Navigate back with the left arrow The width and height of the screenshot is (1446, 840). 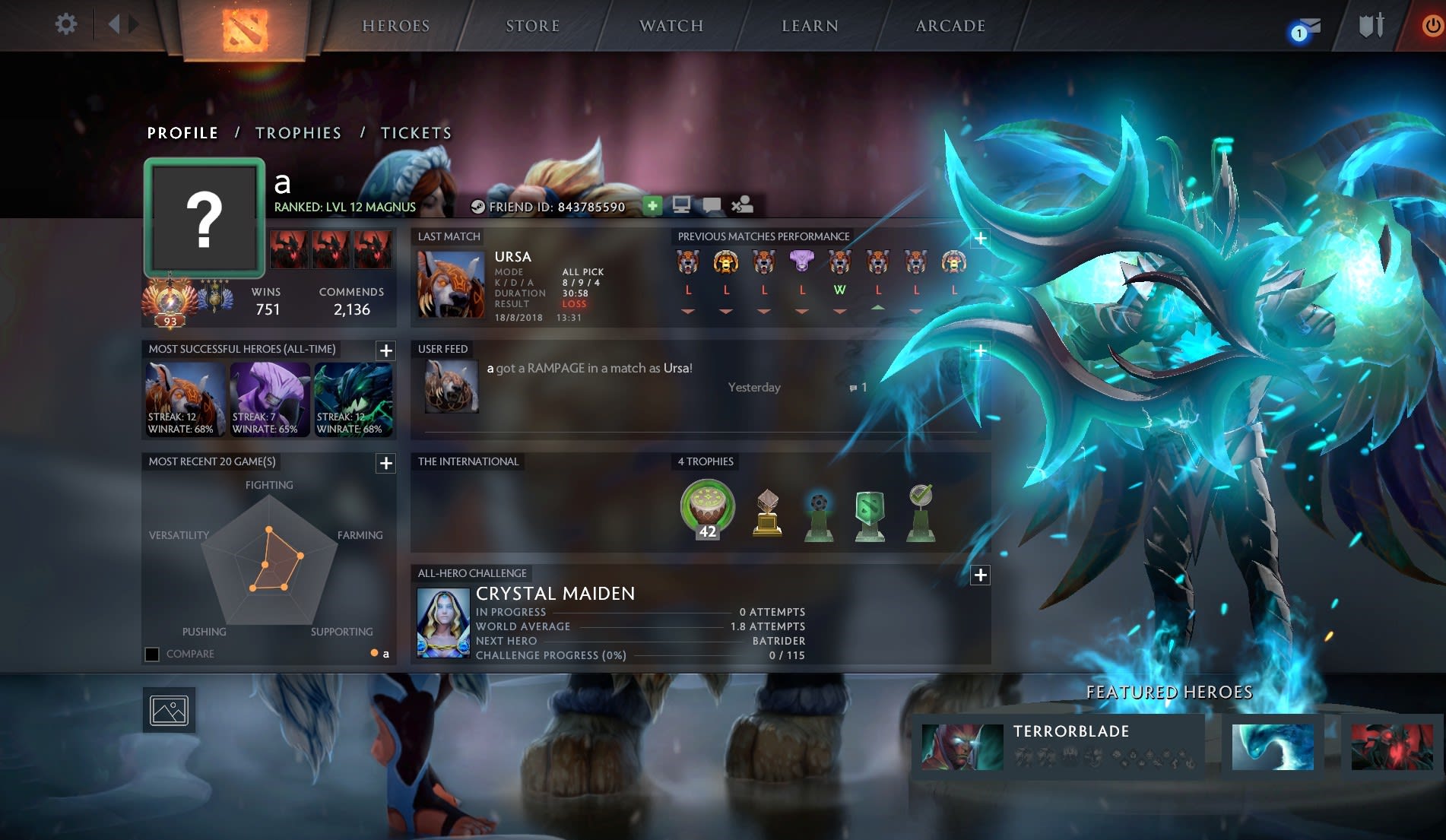(x=114, y=24)
